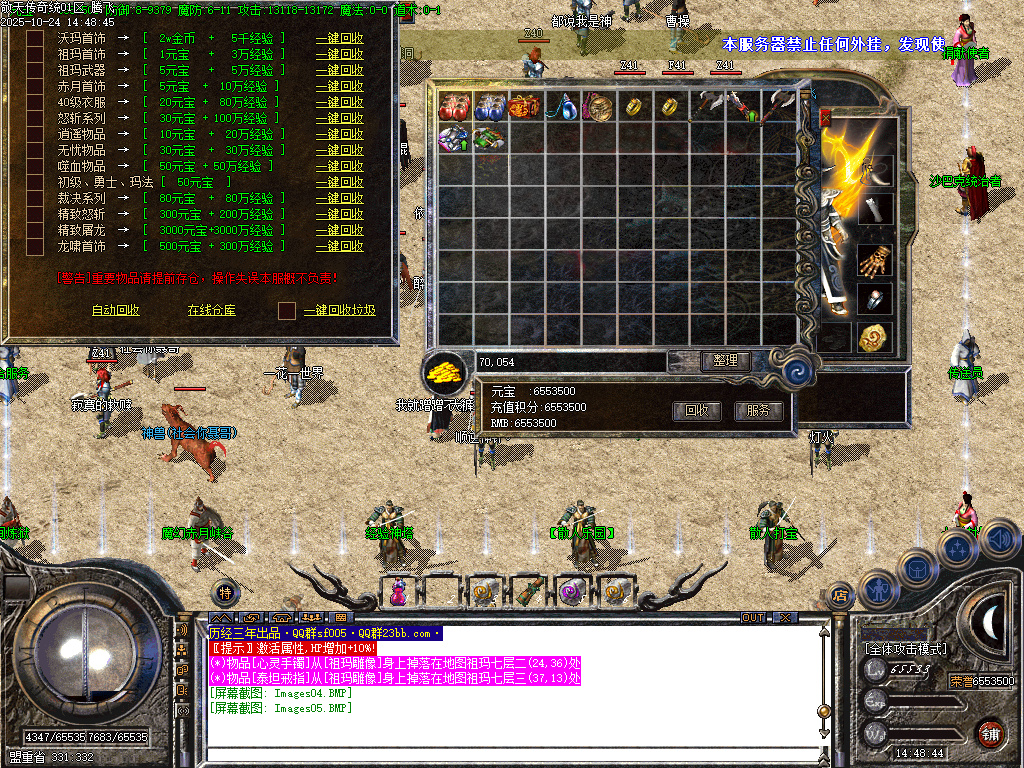The height and width of the screenshot is (768, 1024).
Task: Select the golden glove equipment slot
Action: [x=874, y=260]
